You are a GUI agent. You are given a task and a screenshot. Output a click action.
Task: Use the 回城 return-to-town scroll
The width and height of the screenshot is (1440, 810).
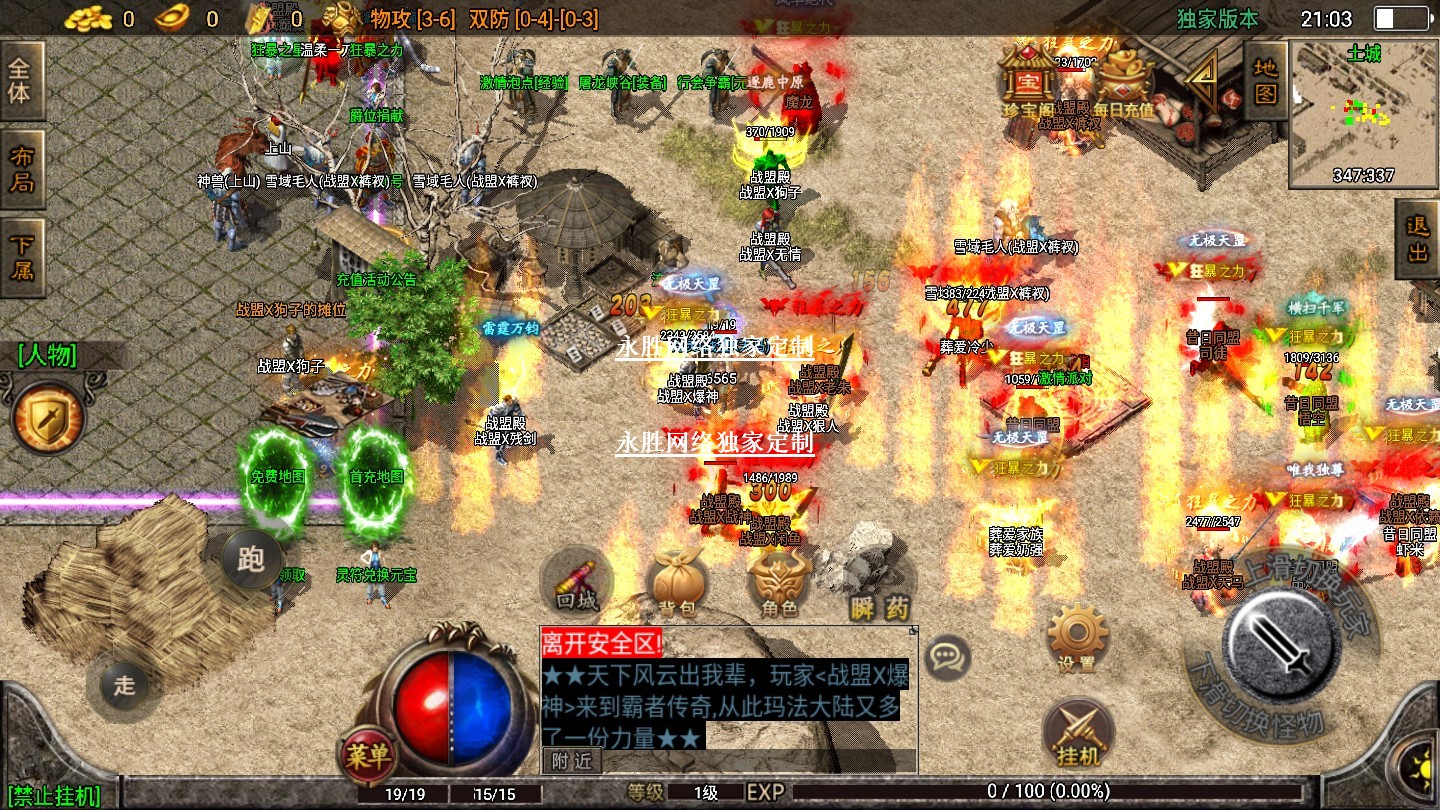[x=577, y=584]
